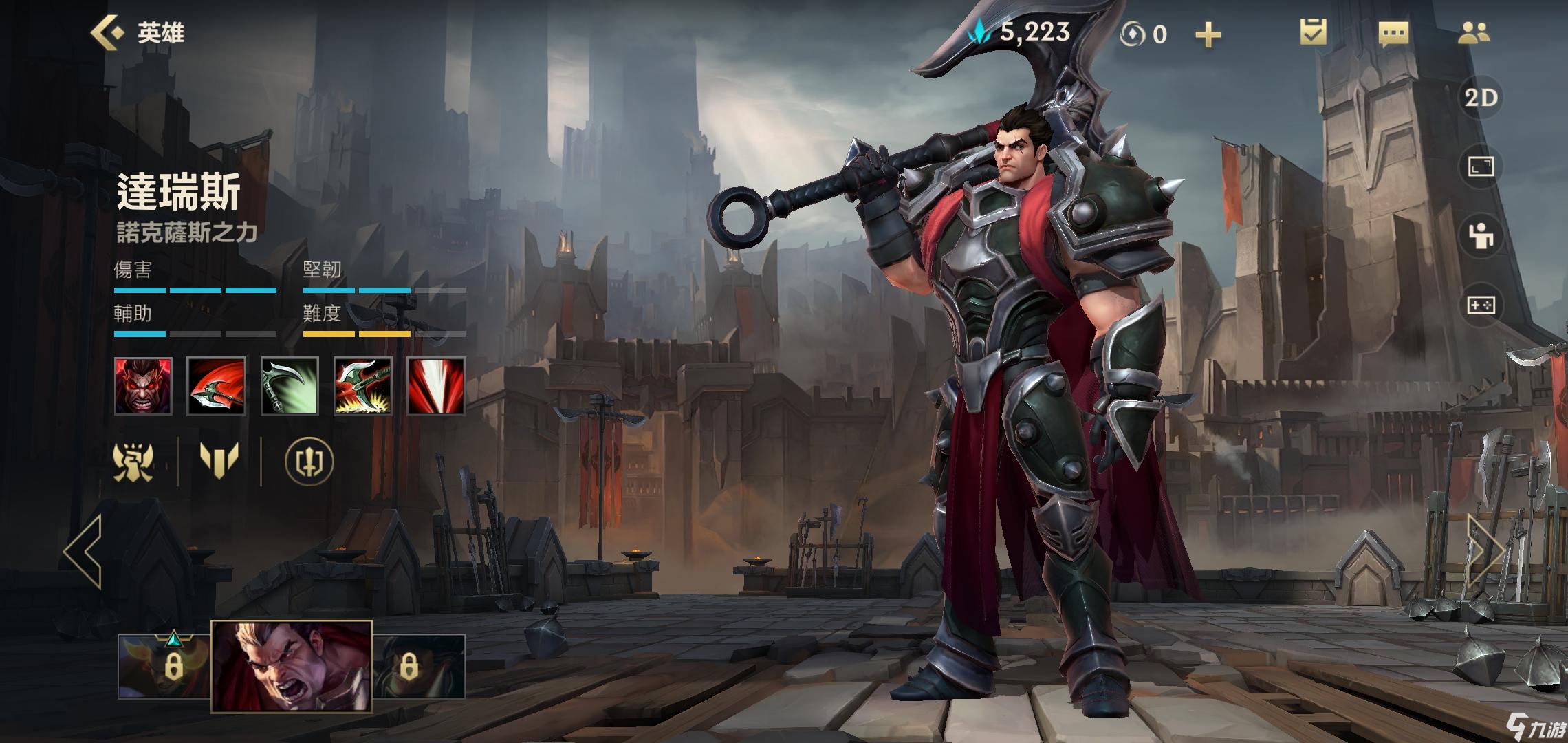
Task: Open the winged emblem icon
Action: (133, 461)
